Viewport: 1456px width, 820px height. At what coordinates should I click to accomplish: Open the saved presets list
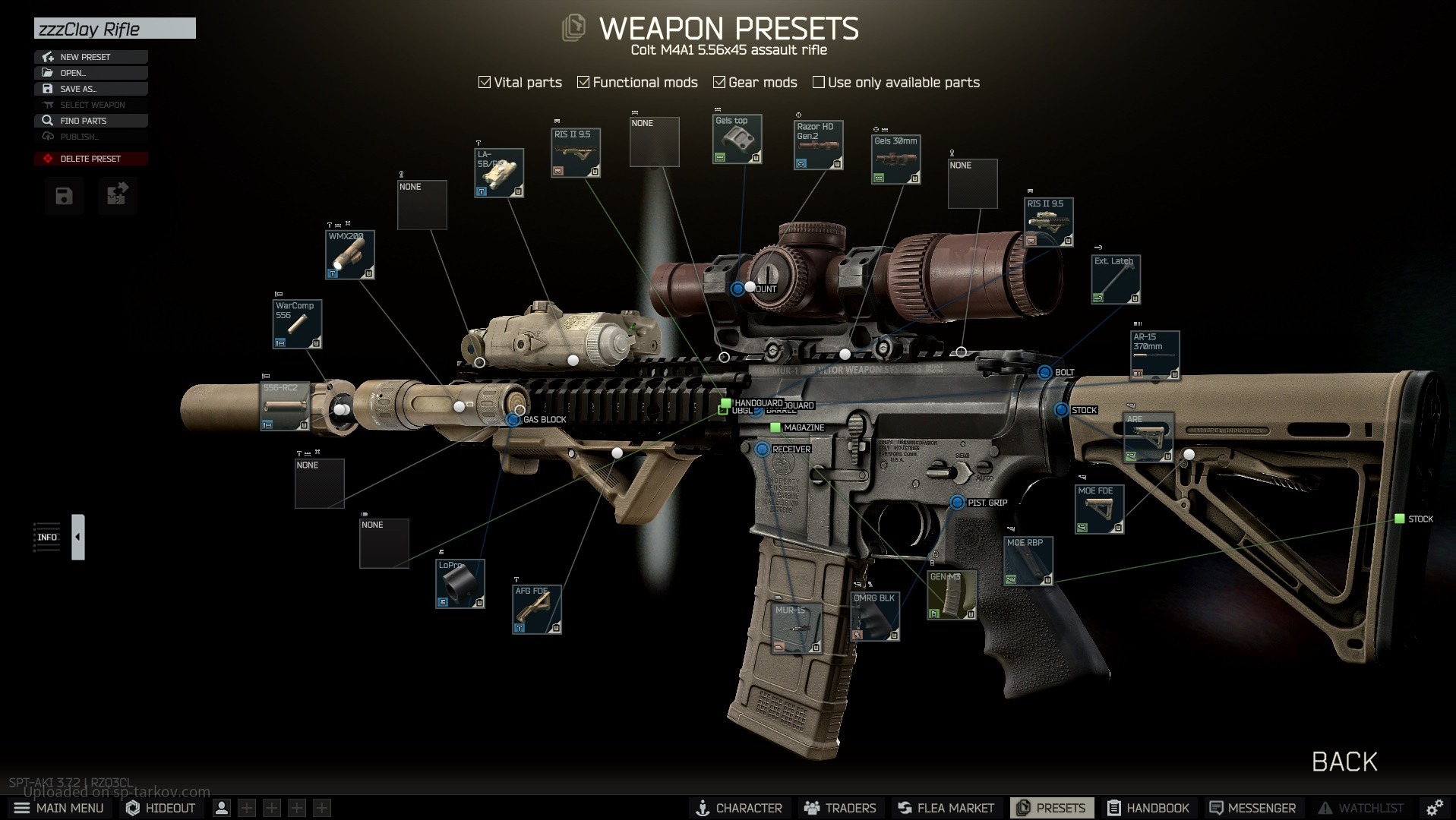click(x=90, y=73)
